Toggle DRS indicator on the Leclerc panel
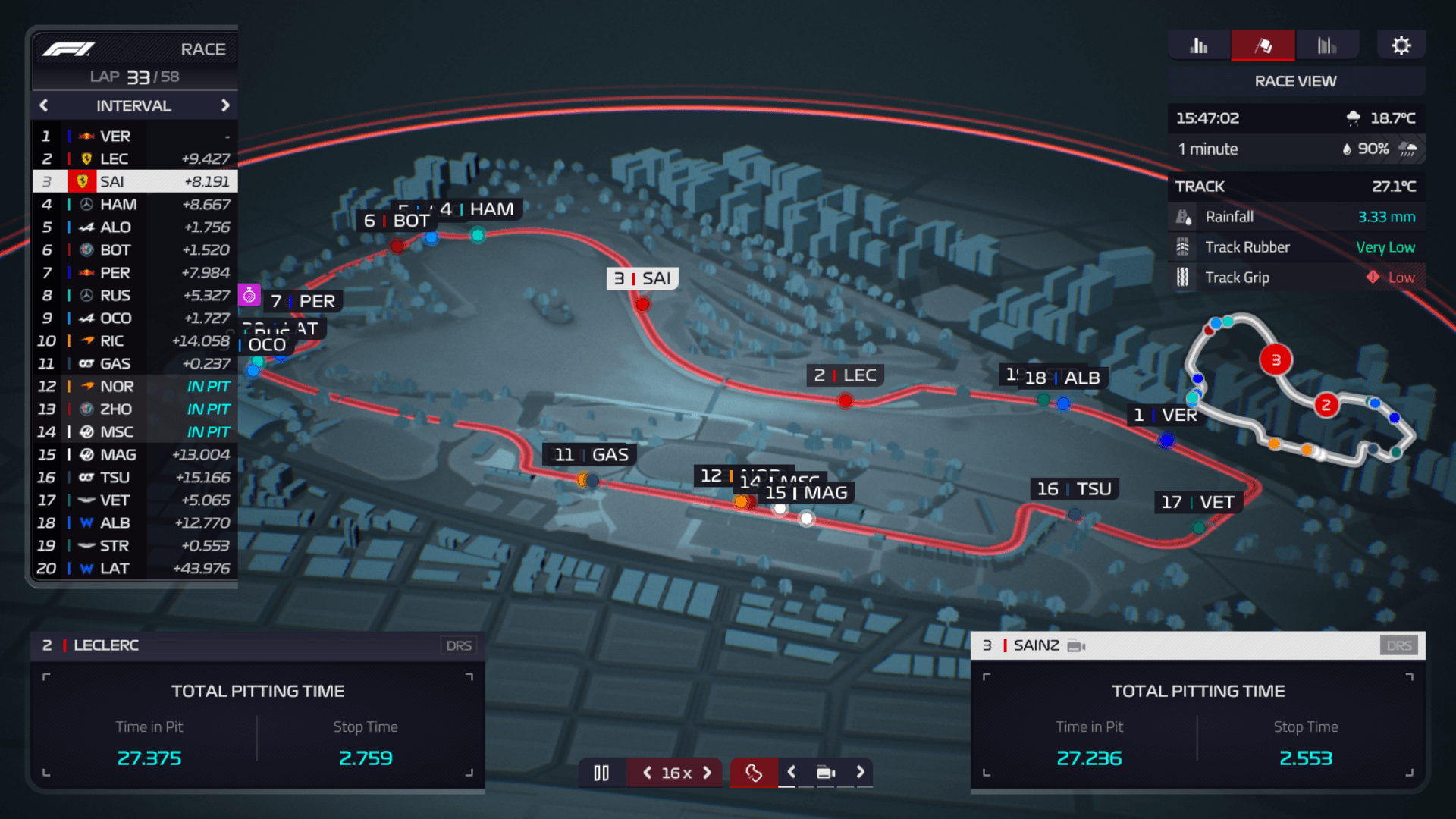Screen dimensions: 1456x819 (x=458, y=645)
